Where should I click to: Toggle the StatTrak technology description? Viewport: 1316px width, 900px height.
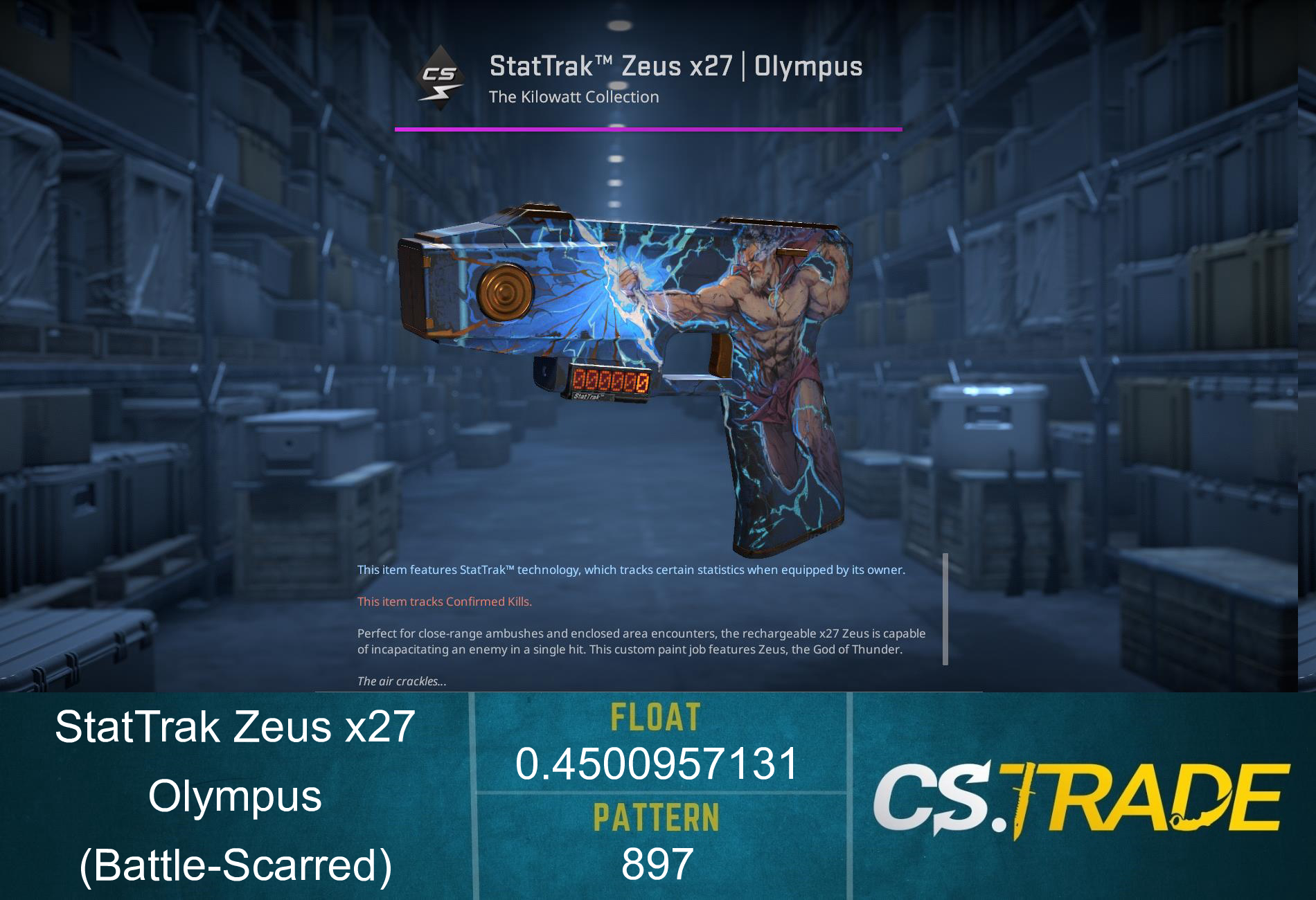tap(630, 570)
